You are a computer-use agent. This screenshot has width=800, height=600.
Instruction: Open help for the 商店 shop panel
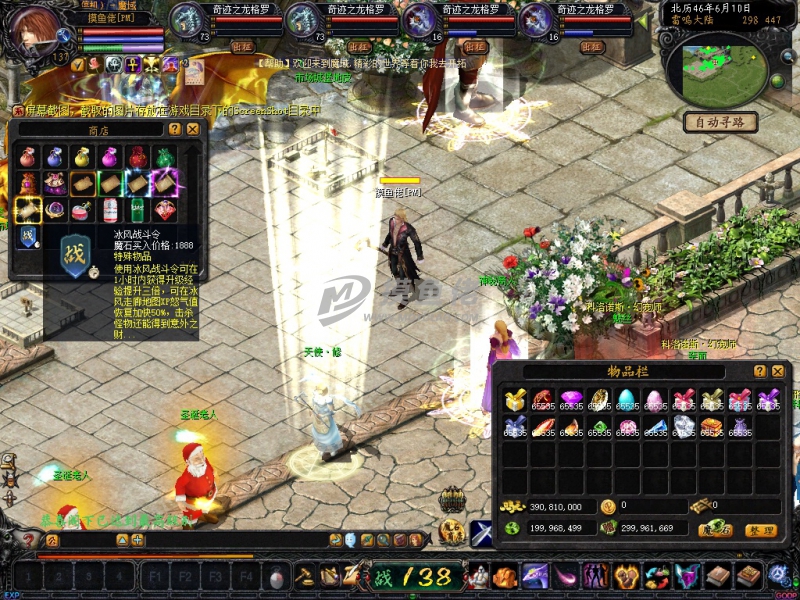(175, 129)
